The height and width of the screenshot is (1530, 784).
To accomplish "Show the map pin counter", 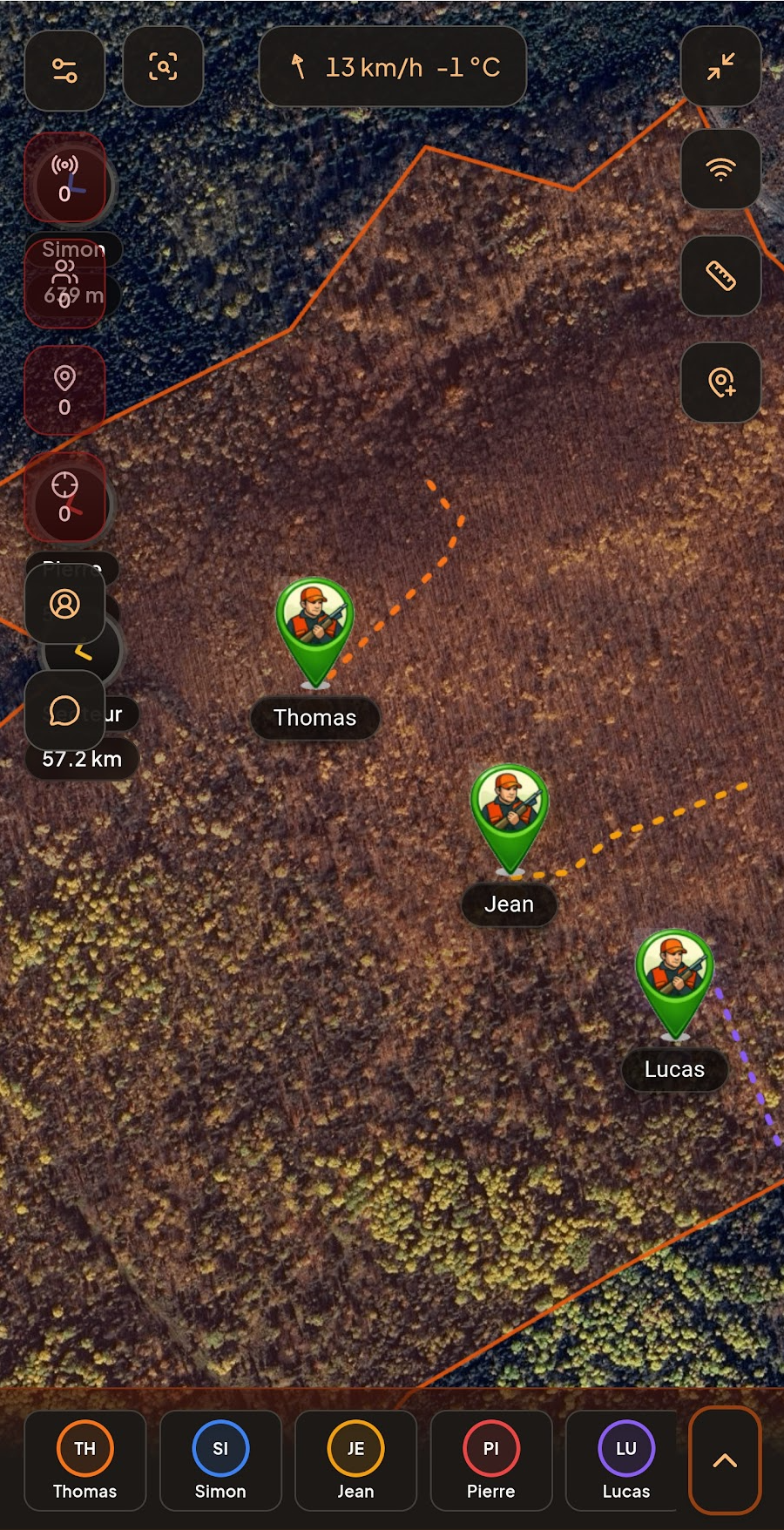I will pyautogui.click(x=65, y=389).
